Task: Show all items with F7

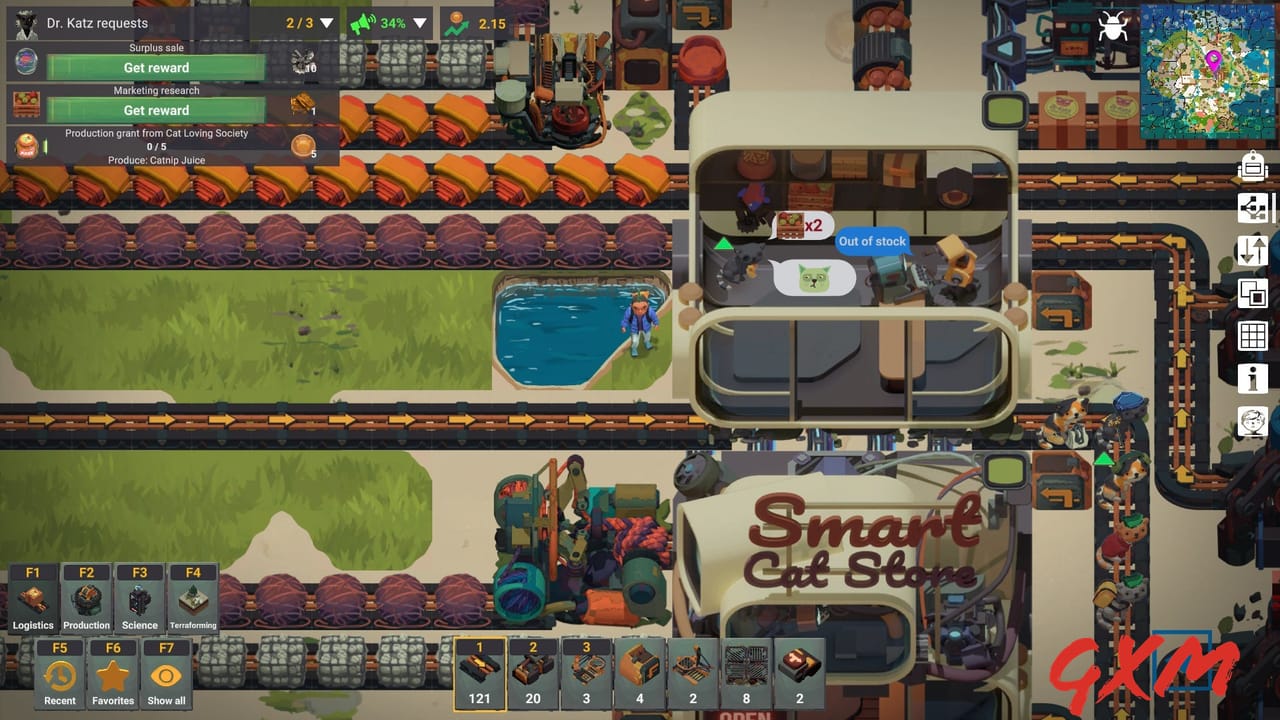Action: coord(166,673)
